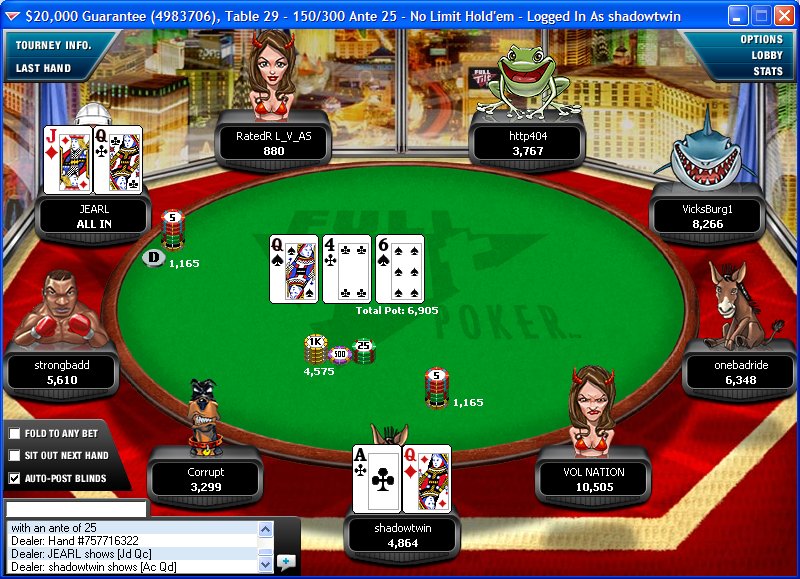
Task: Open the Stats panel
Action: tap(768, 72)
